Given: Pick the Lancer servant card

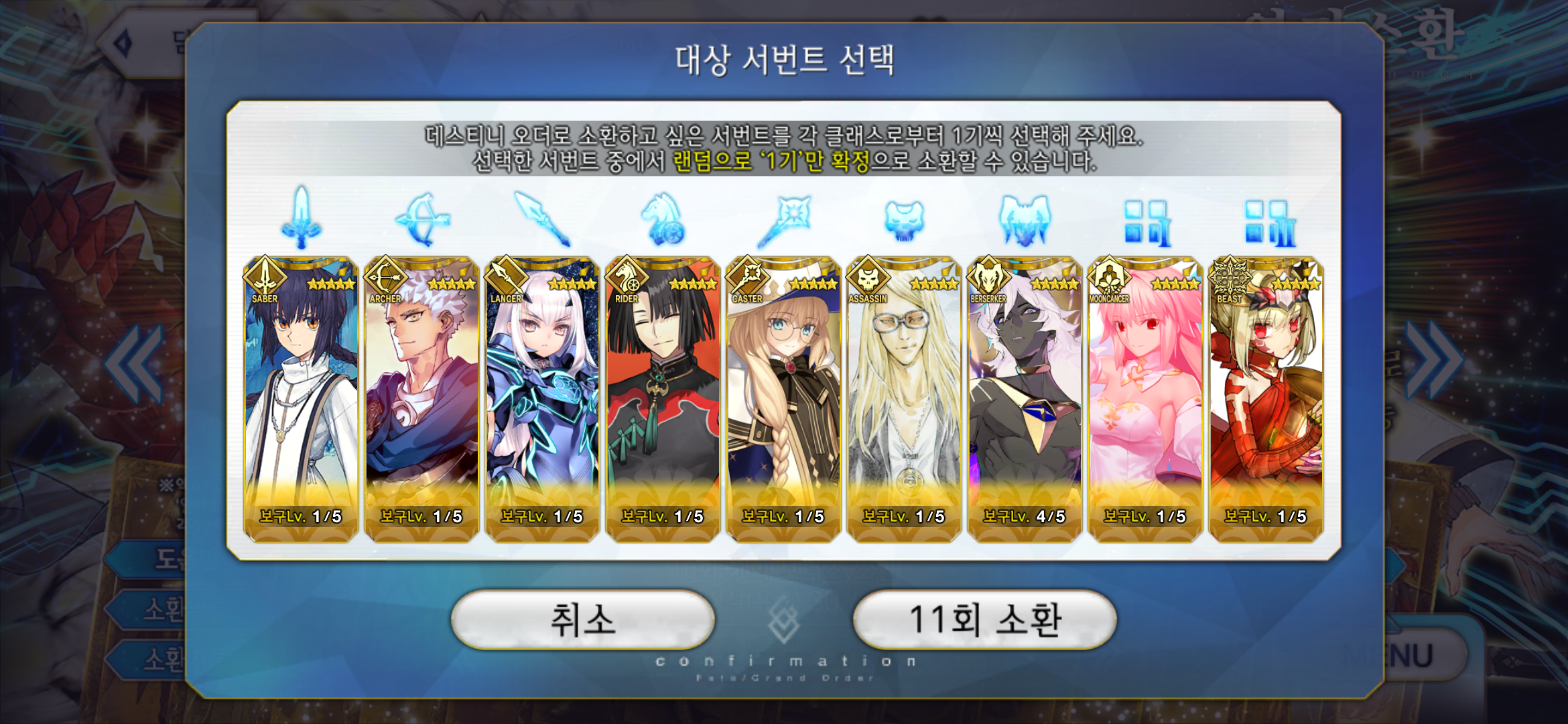Looking at the screenshot, I should coord(542,399).
